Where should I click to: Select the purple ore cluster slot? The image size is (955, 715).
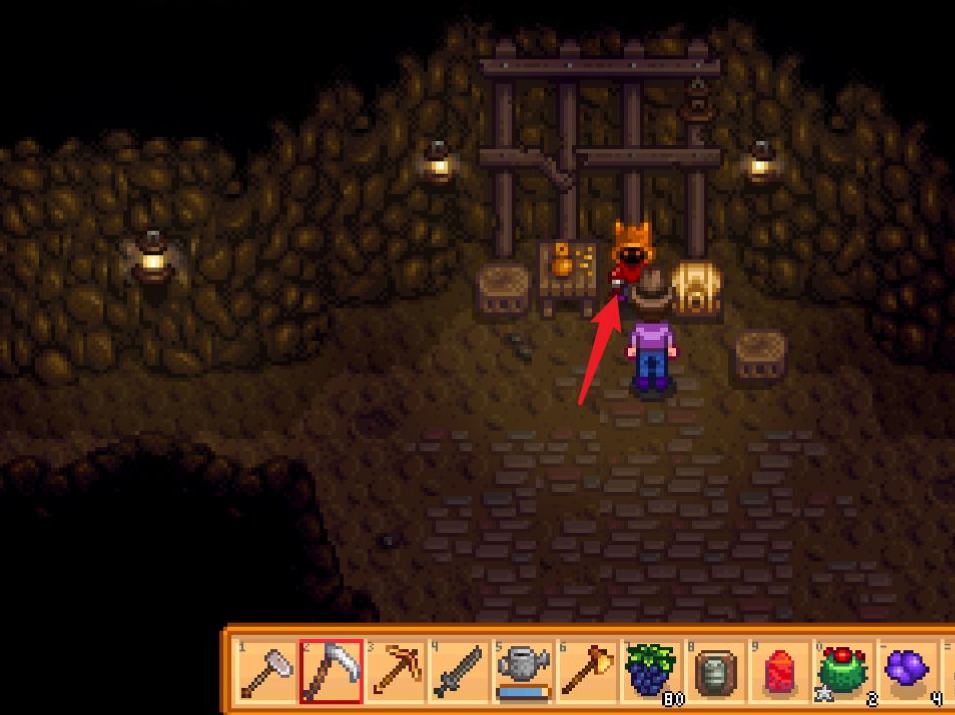pos(908,670)
